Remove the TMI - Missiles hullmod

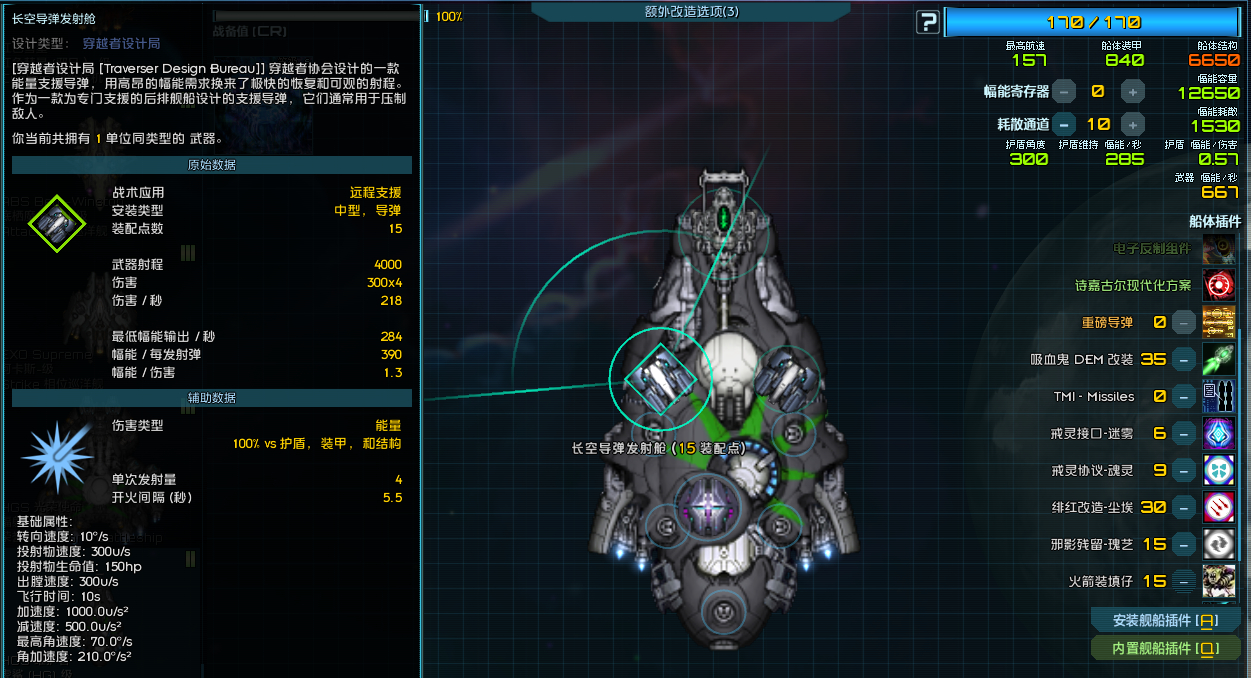tap(1184, 397)
